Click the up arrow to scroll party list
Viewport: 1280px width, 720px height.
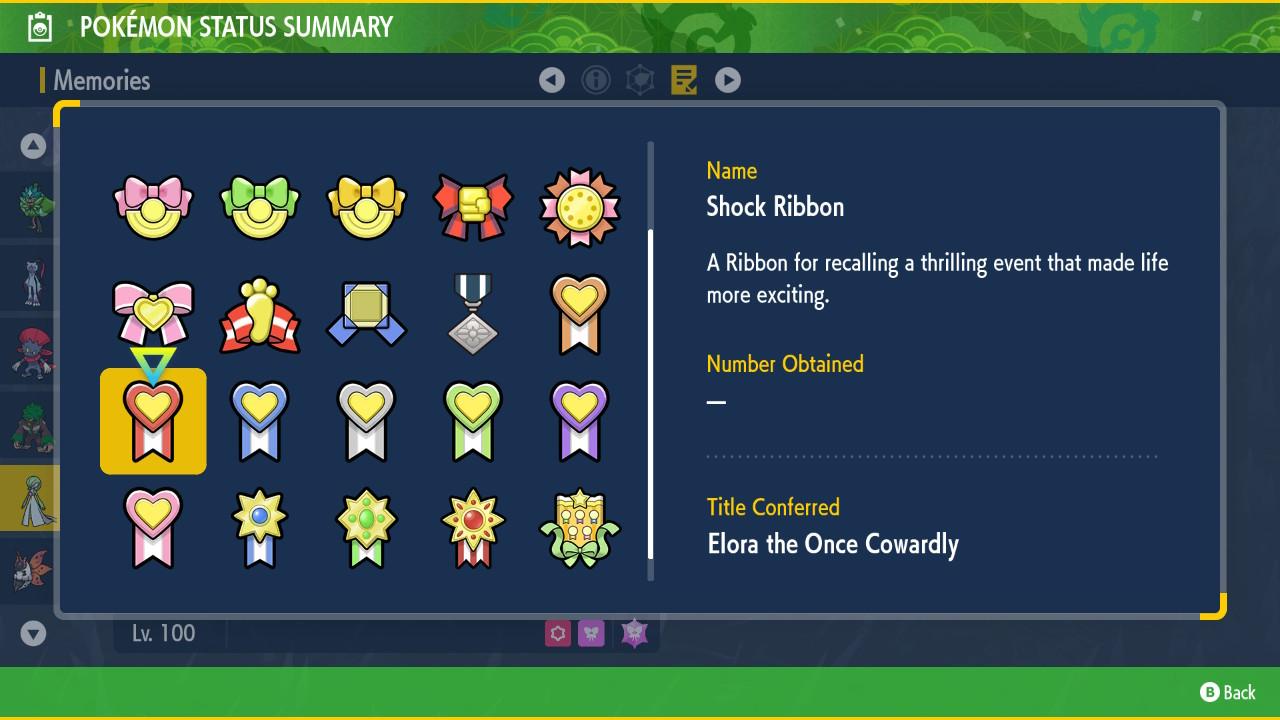coord(31,145)
